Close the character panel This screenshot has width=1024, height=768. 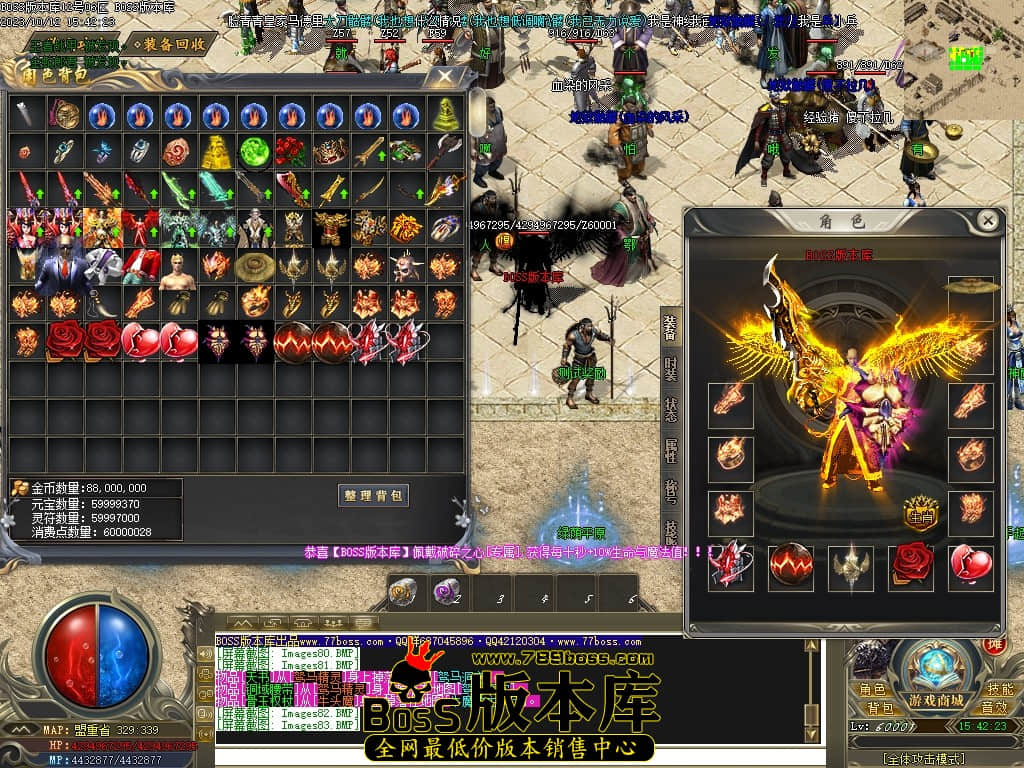[987, 221]
